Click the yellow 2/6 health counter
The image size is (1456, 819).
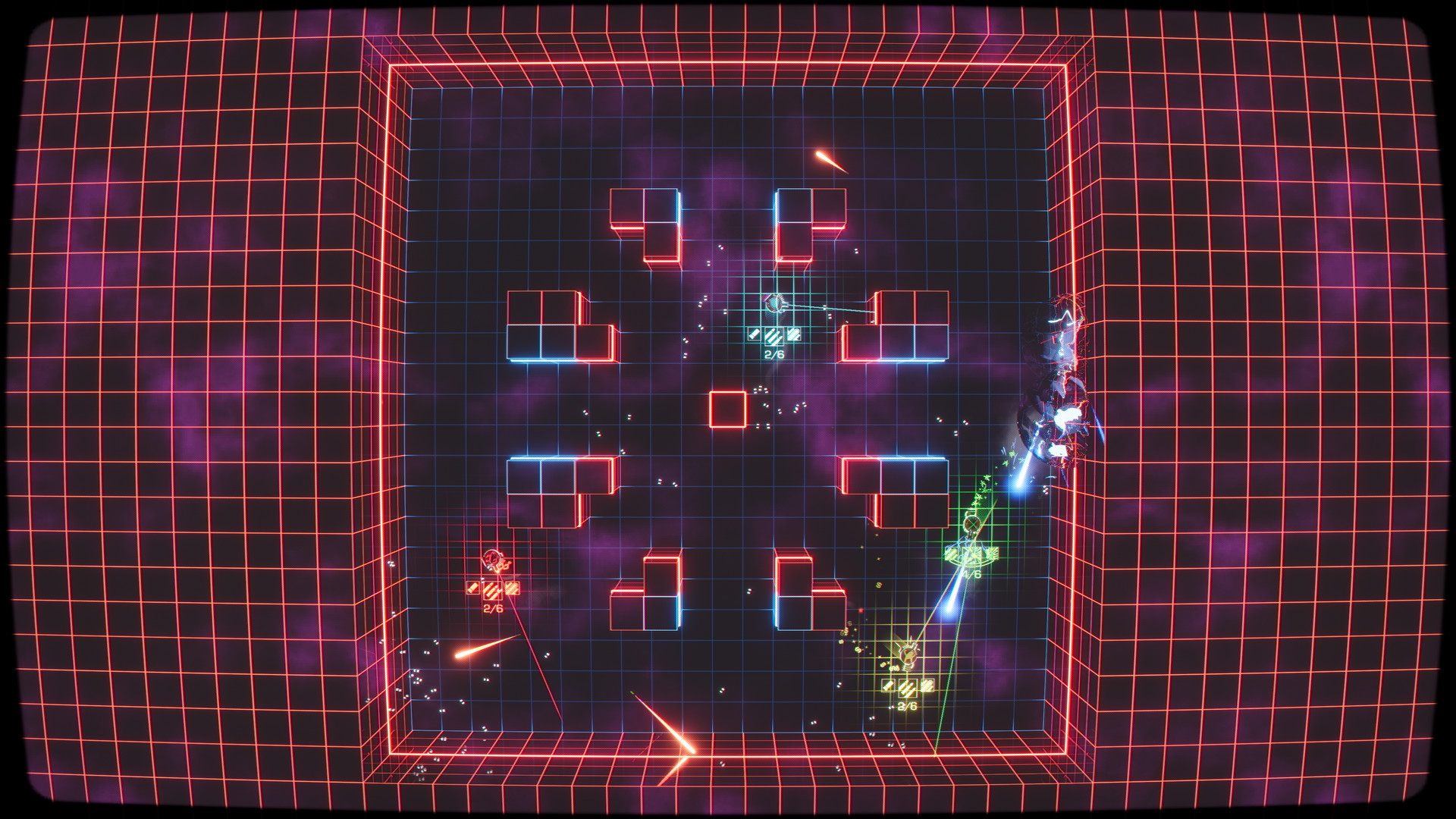907,706
